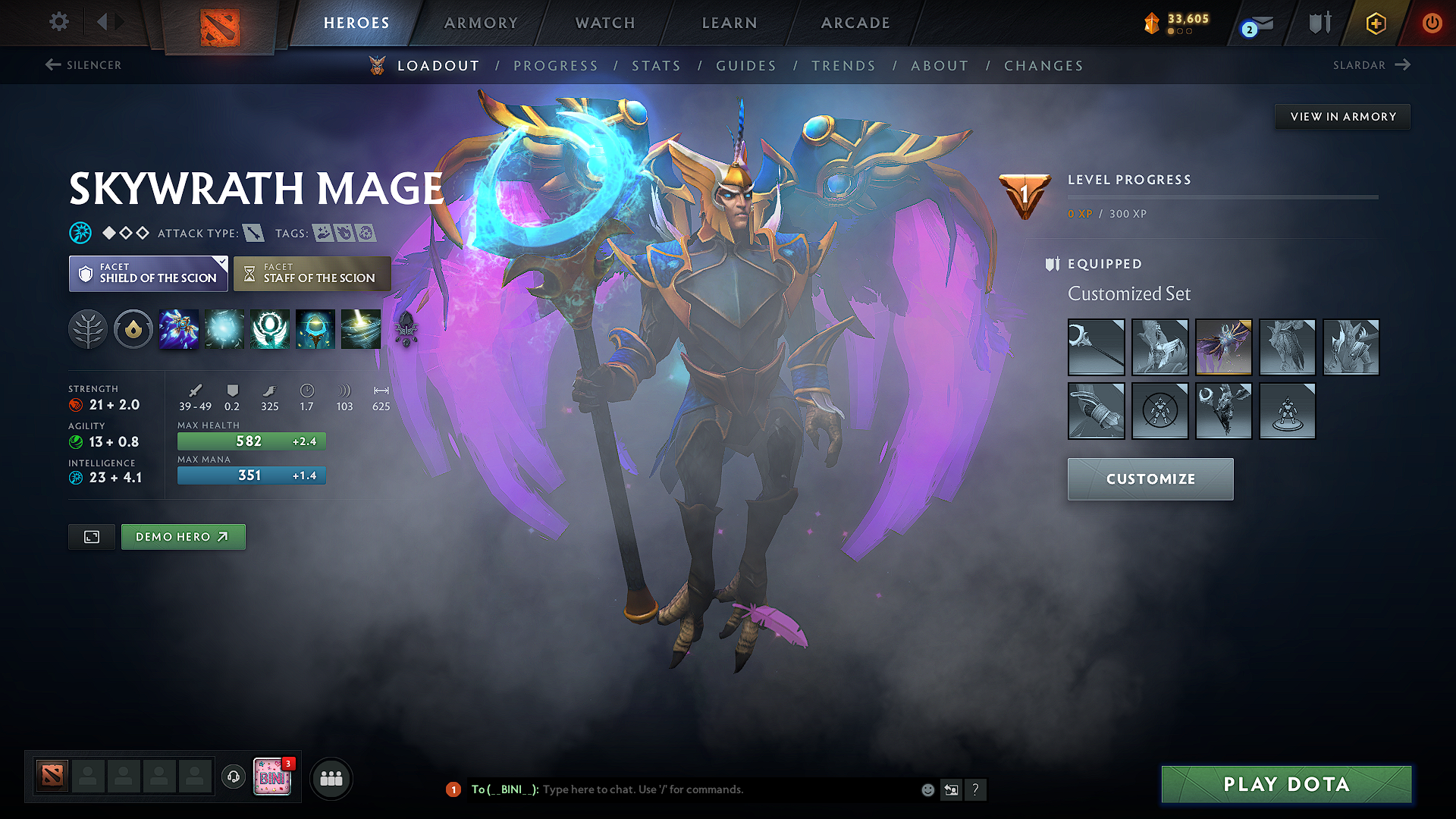
Task: Toggle the loadout fullscreen preview button
Action: (x=91, y=536)
